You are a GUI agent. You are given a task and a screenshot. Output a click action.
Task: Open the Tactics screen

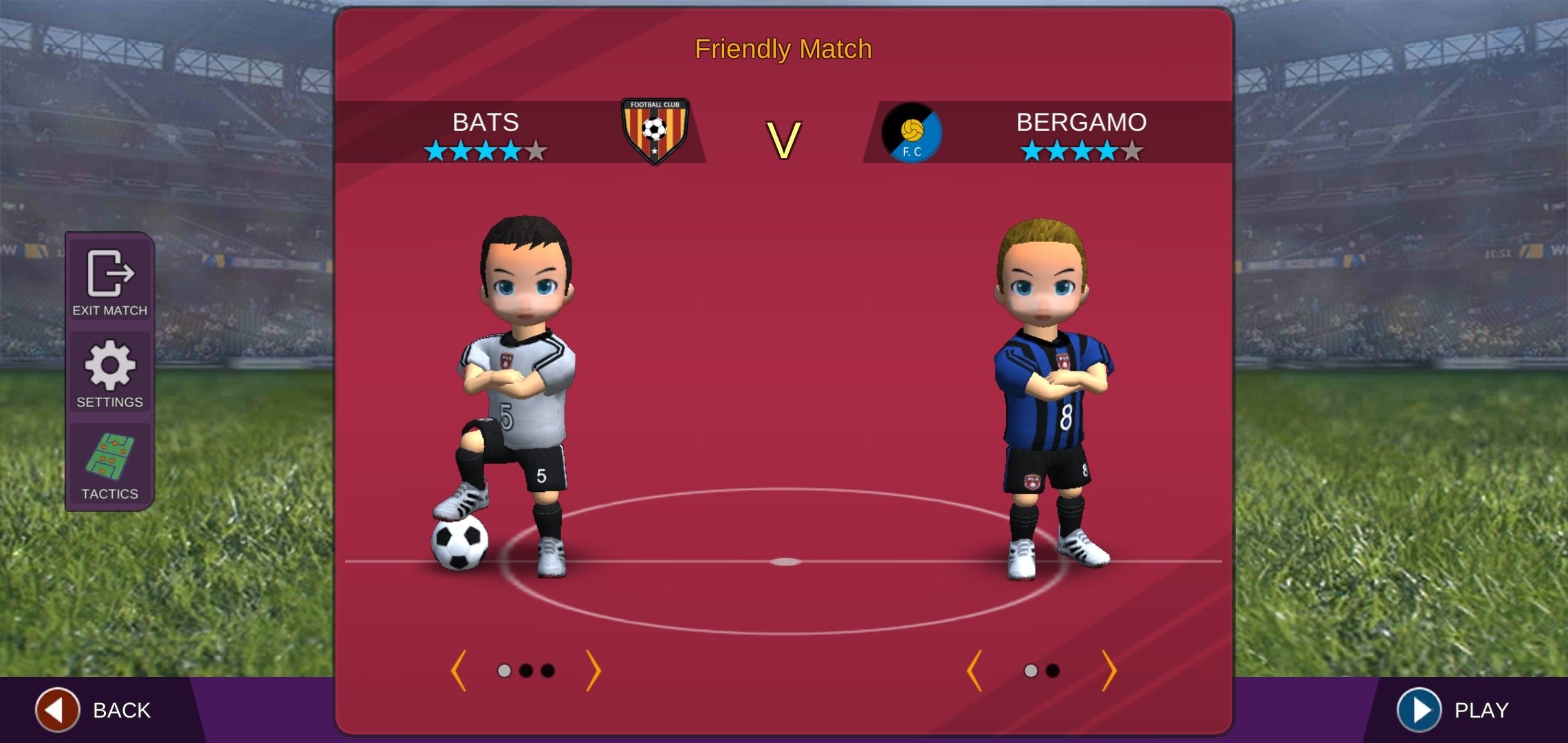(110, 464)
